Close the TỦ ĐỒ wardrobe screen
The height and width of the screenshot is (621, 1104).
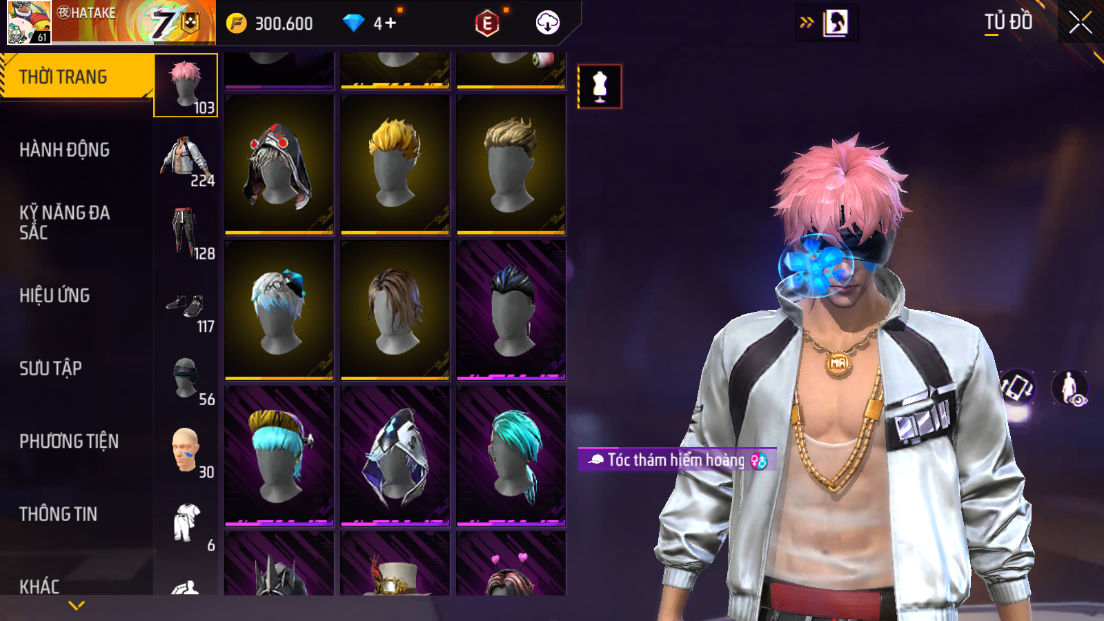click(x=1080, y=23)
